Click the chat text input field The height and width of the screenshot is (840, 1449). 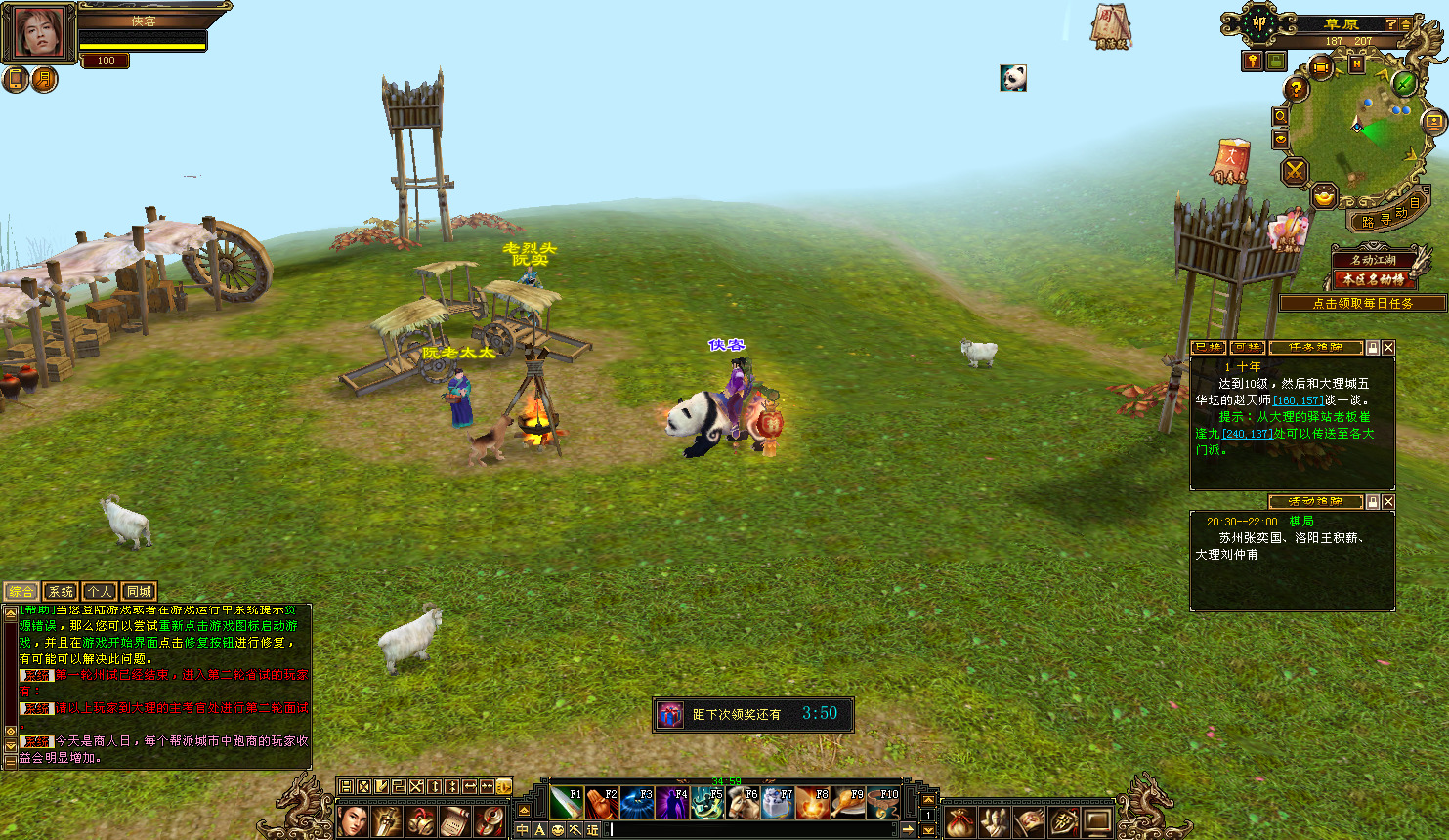tap(752, 829)
